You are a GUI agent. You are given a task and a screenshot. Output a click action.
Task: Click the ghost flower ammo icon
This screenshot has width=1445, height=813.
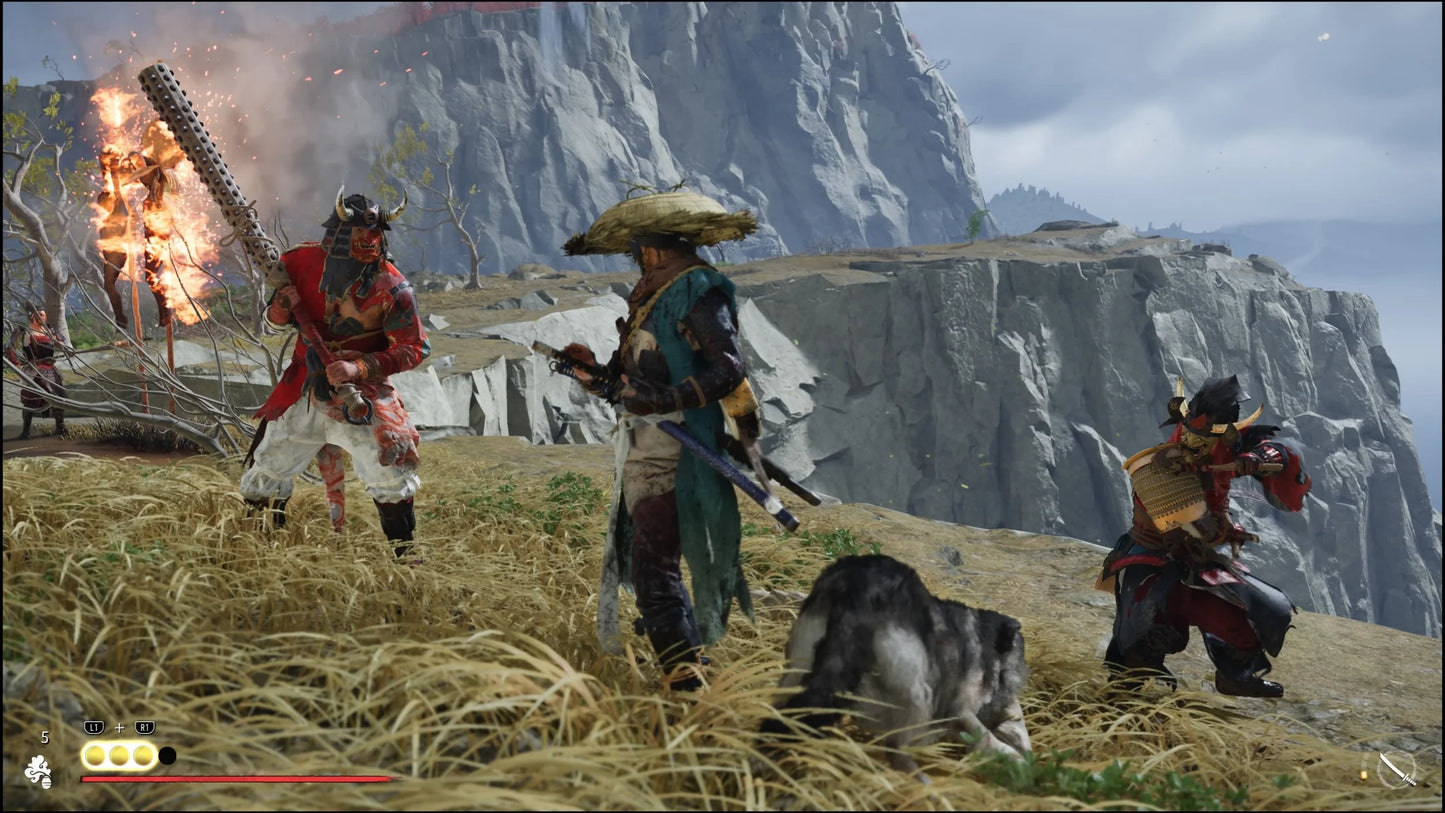tap(39, 771)
